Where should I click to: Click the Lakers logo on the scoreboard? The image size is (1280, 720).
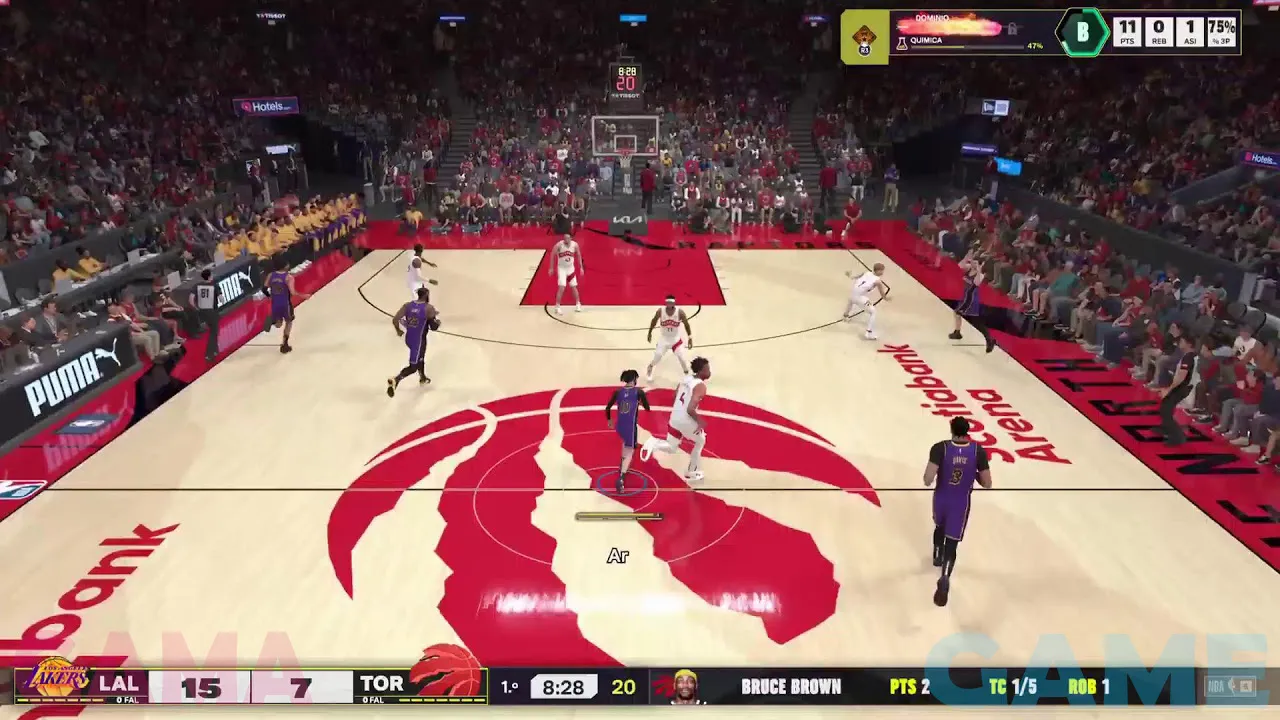click(x=56, y=680)
